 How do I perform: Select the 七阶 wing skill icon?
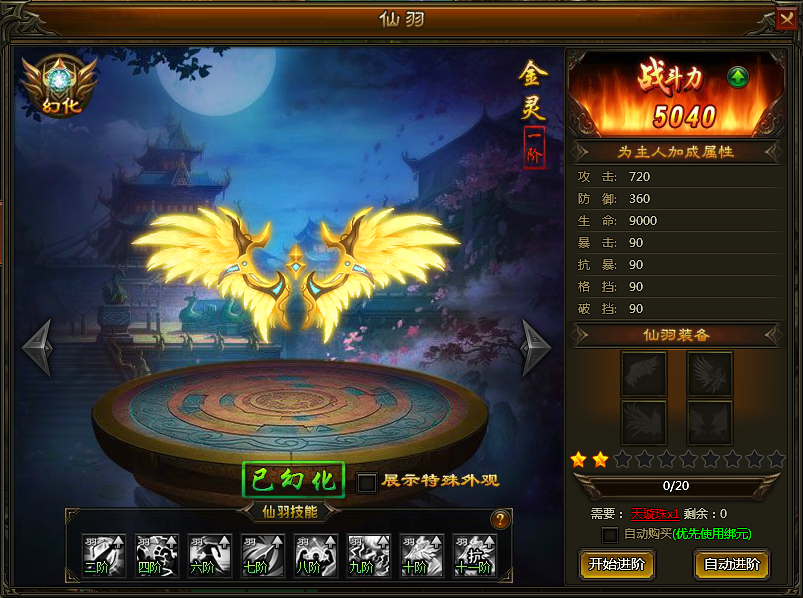tap(263, 555)
